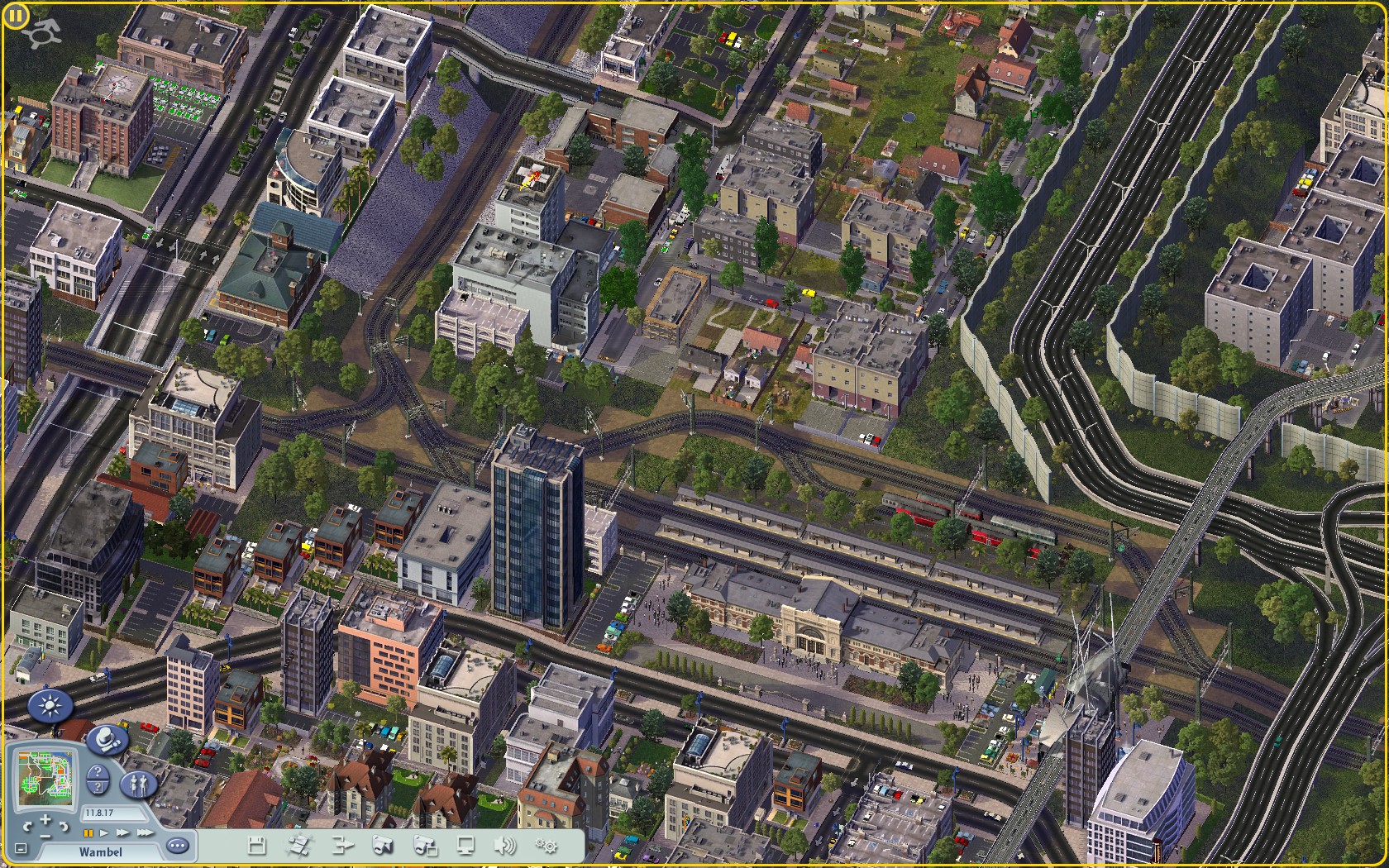1389x868 pixels.
Task: Open game settings with the gears icon
Action: pos(546,845)
